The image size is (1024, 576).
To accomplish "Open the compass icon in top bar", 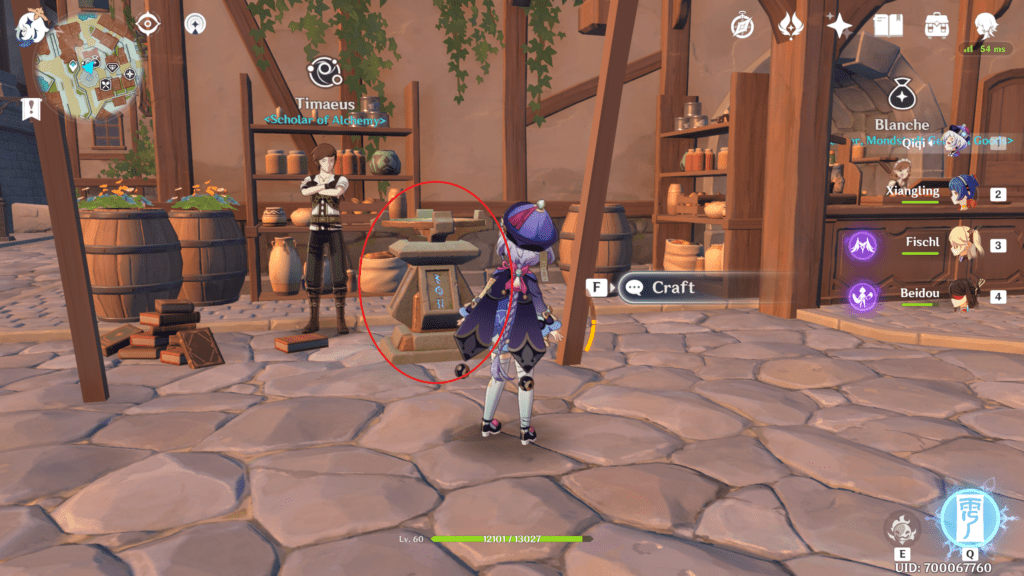I will point(742,26).
